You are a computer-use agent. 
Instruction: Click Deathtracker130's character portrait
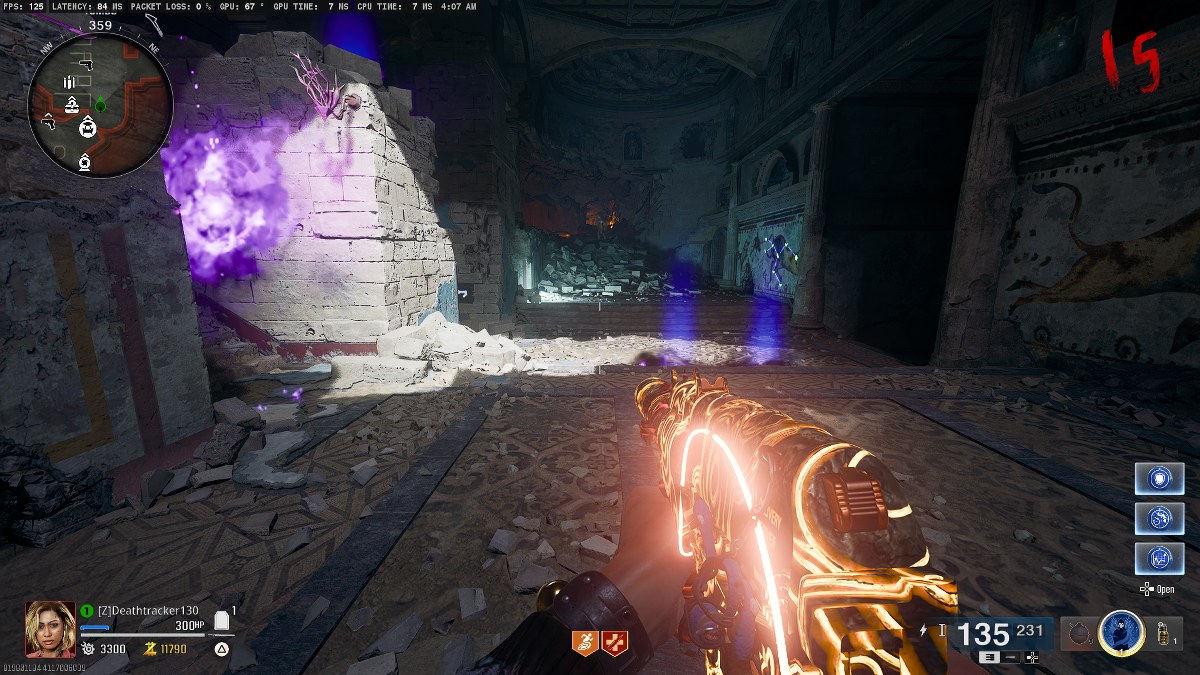tap(50, 628)
